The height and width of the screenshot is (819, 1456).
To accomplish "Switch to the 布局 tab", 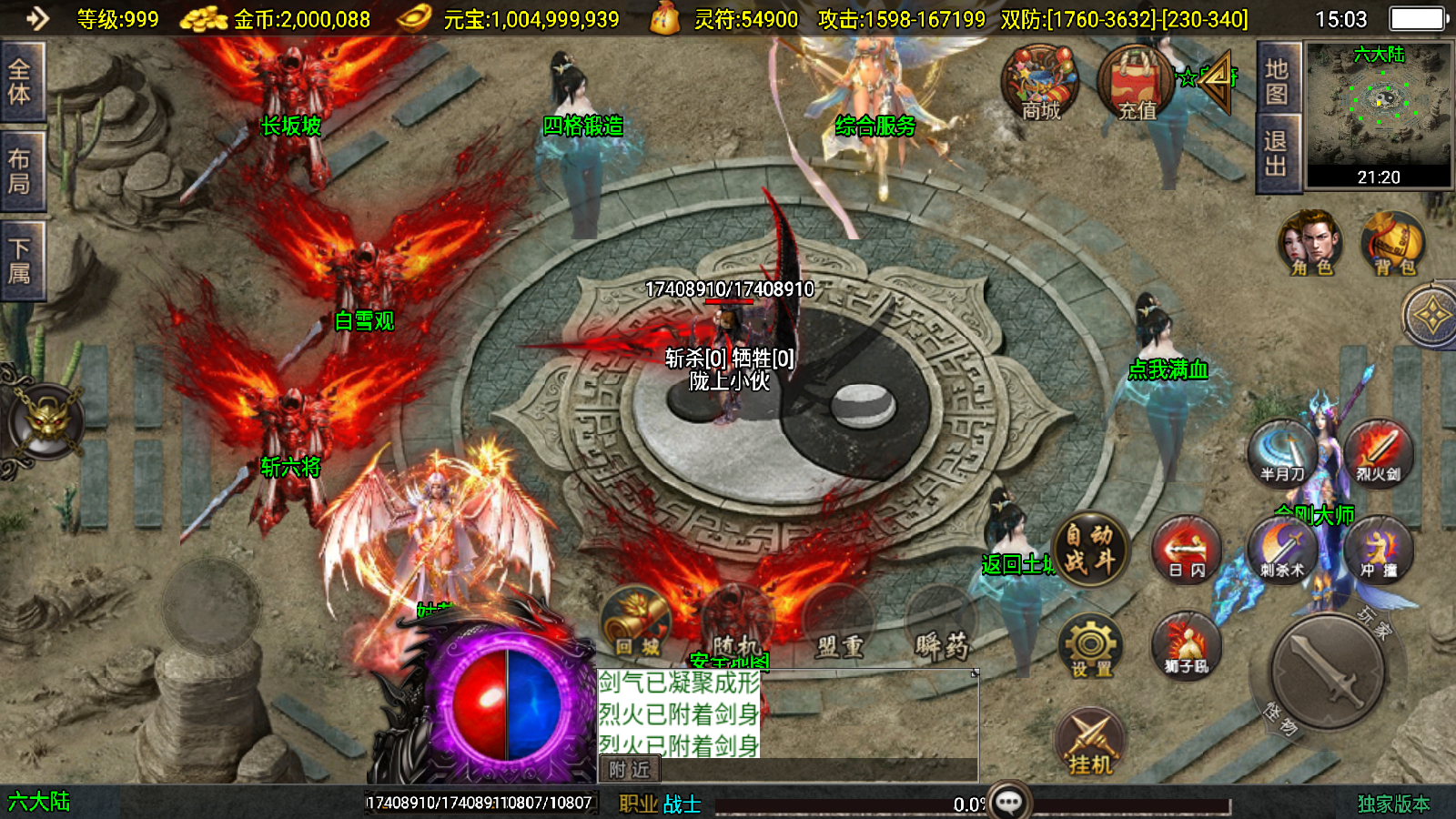I will click(x=21, y=171).
